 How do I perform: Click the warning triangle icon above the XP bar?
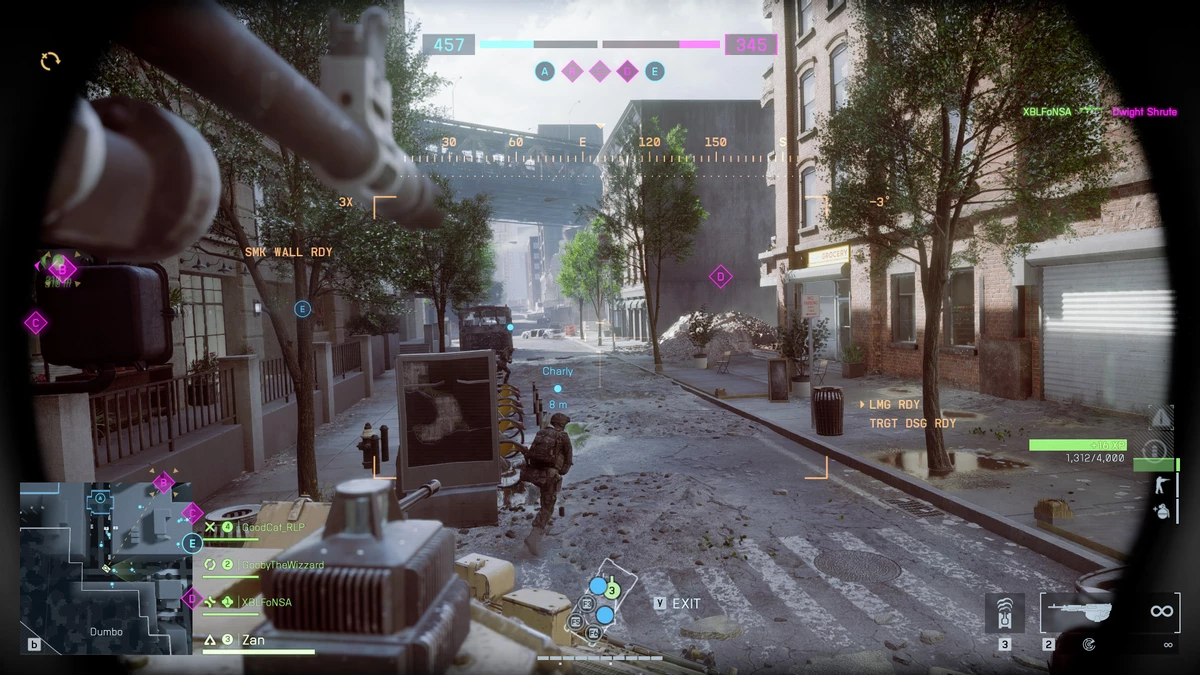tap(1160, 417)
